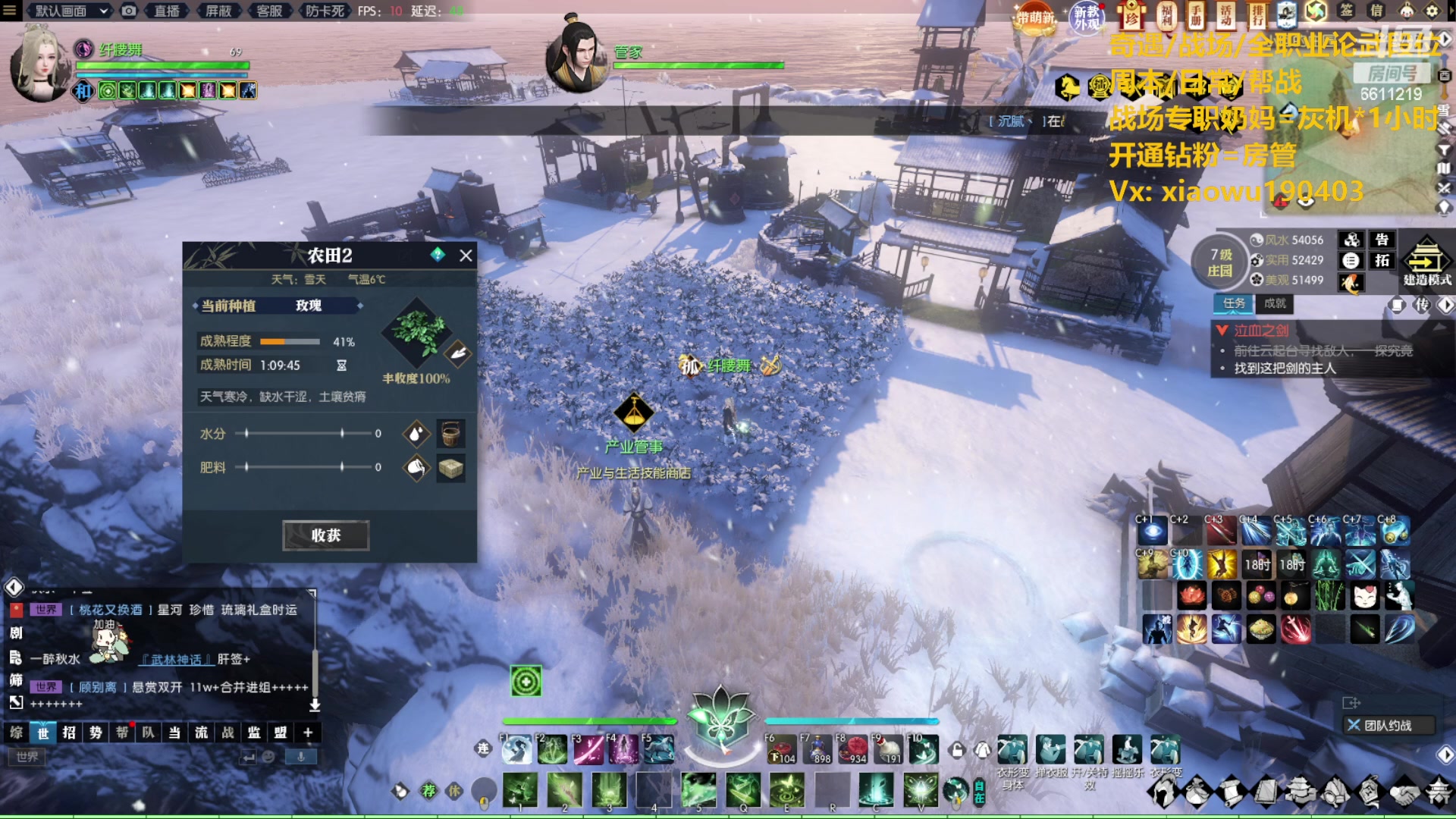Image resolution: width=1456 pixels, height=819 pixels.
Task: Water the crop with the water drop icon
Action: coord(416,434)
